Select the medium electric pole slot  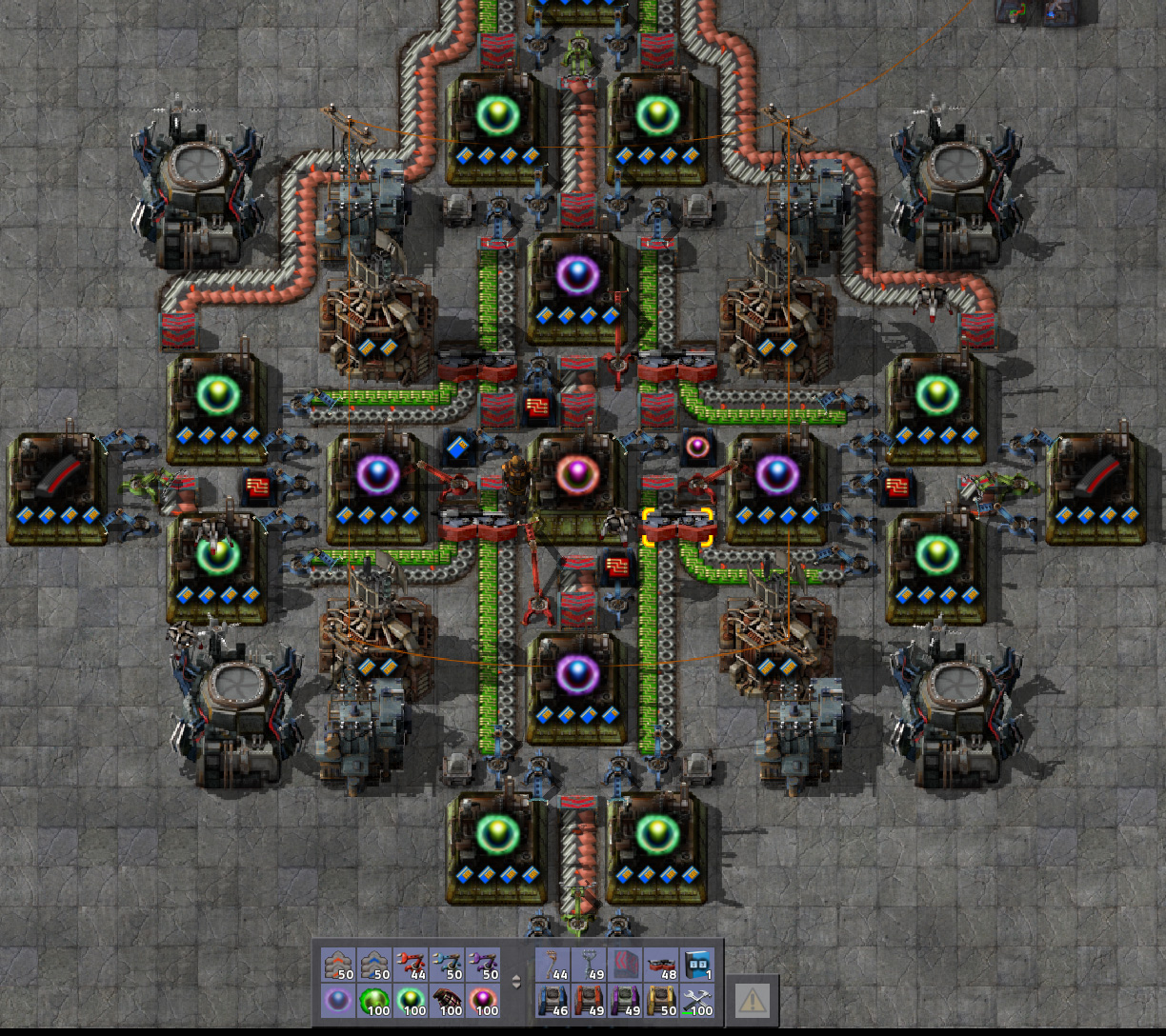[588, 966]
